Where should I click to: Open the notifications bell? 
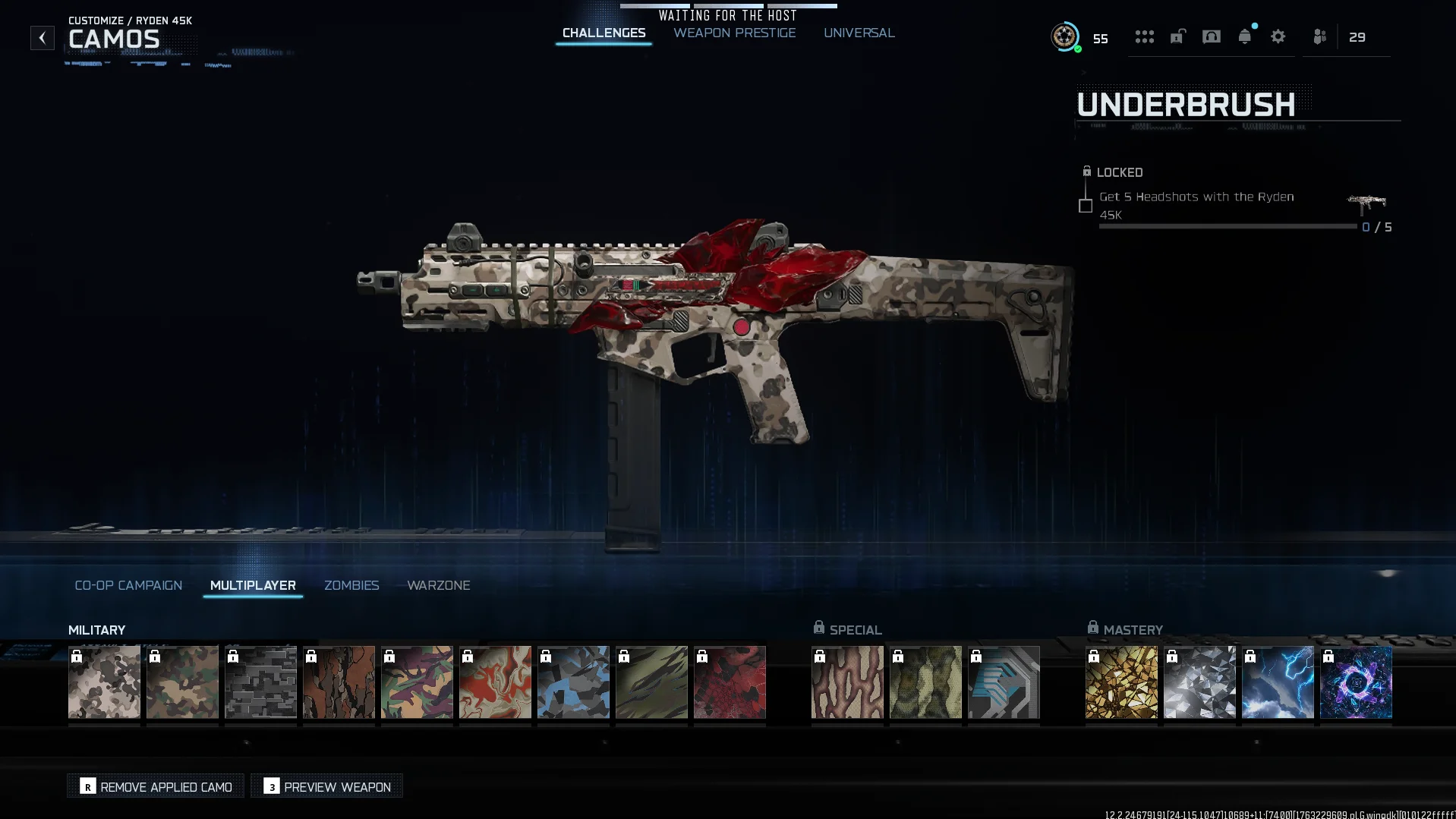[1244, 36]
